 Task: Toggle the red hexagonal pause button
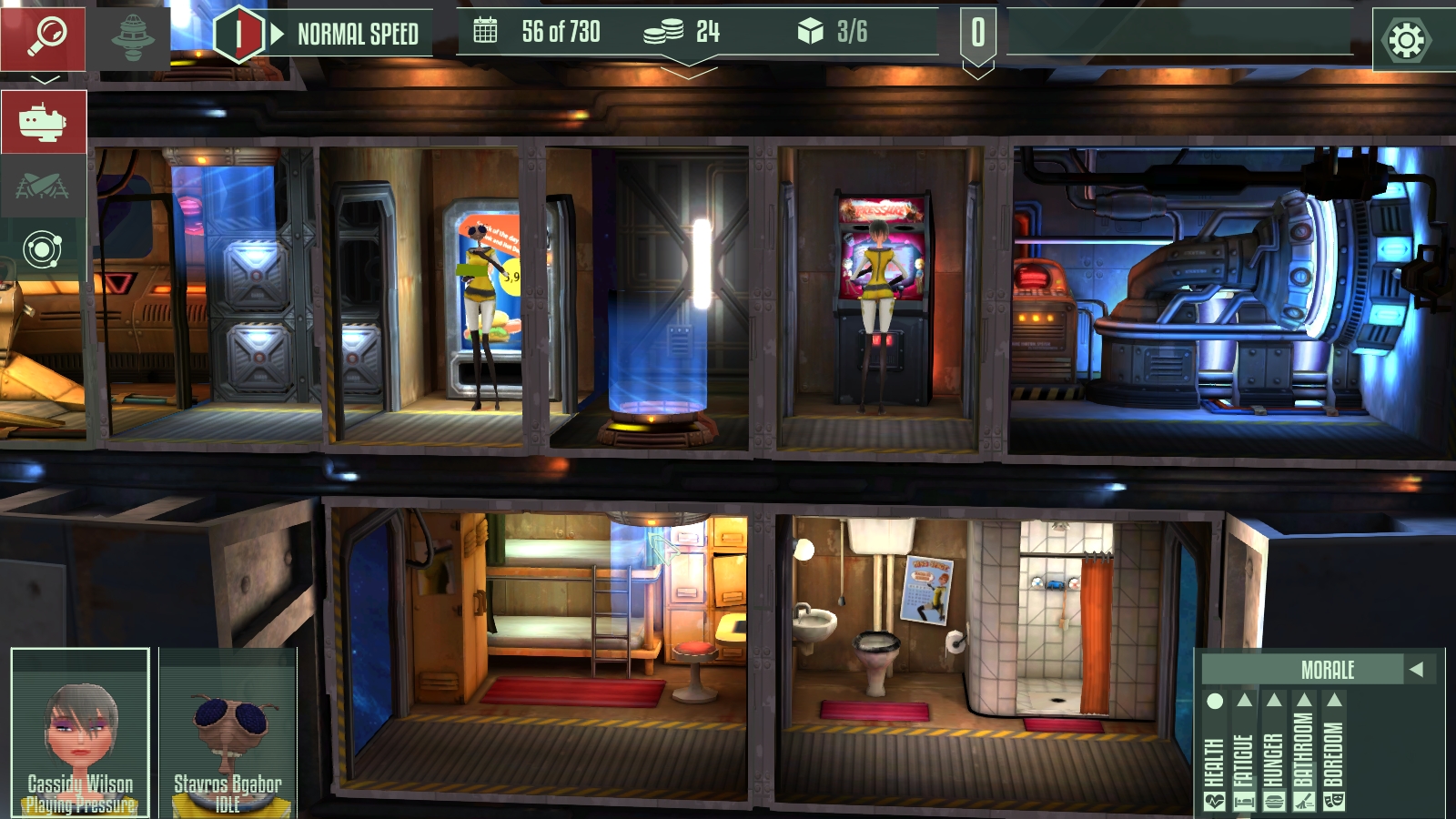[238, 35]
